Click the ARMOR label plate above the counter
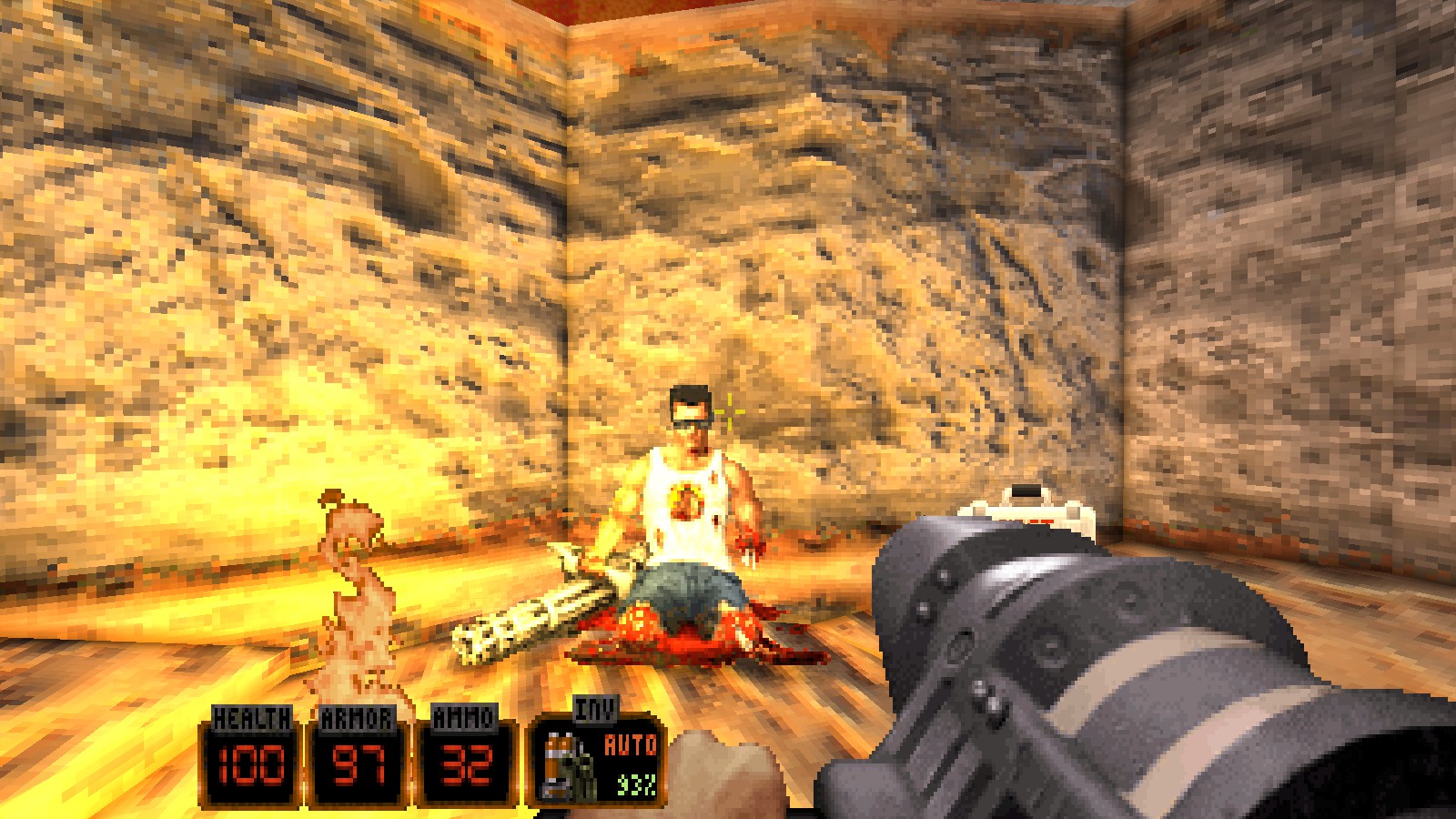 pyautogui.click(x=359, y=719)
